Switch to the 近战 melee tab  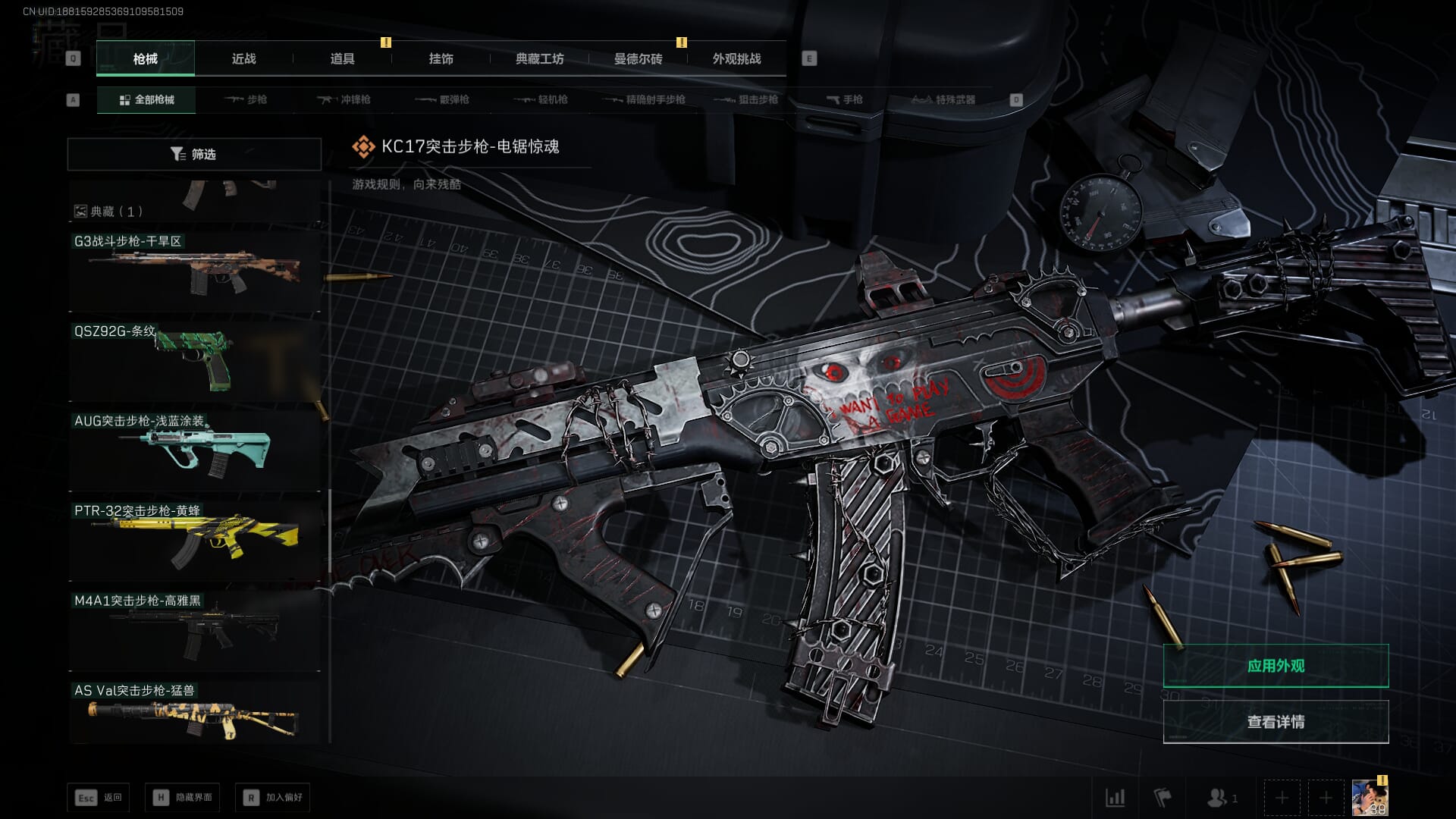coord(243,58)
